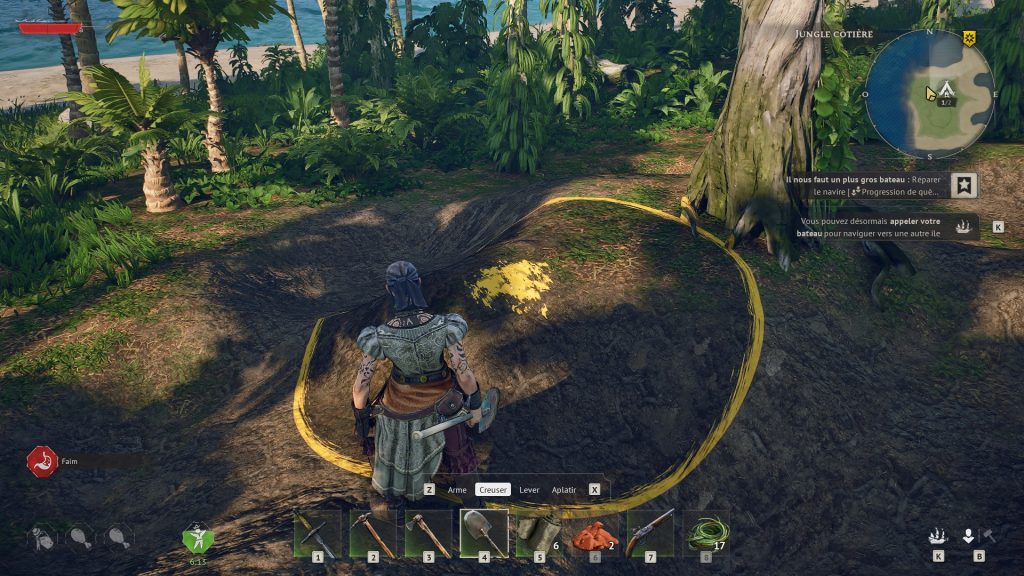Use the bandage stack of 6
This screenshot has height=576, width=1024.
click(x=539, y=532)
